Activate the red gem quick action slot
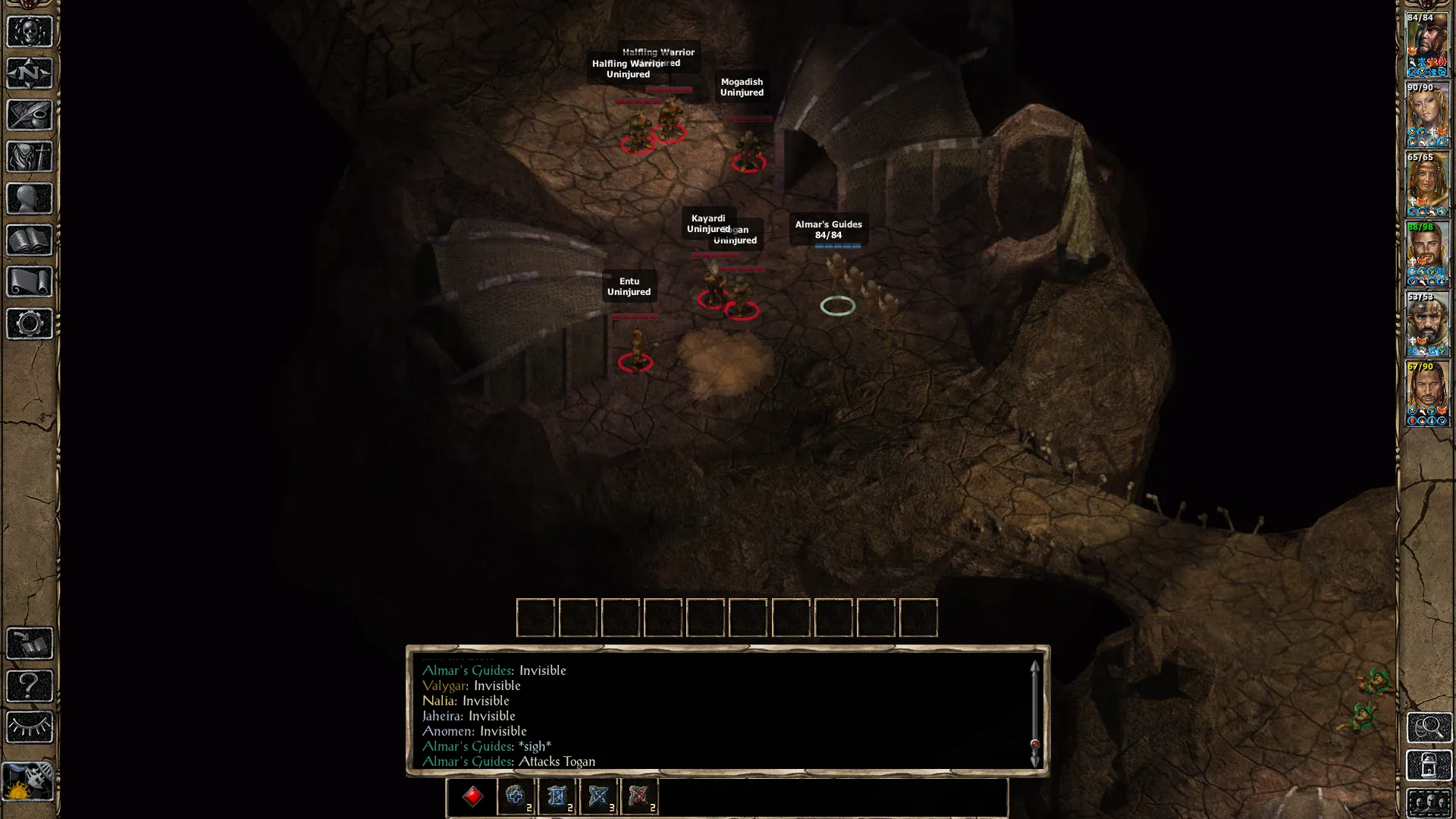The width and height of the screenshot is (1456, 819). [472, 796]
